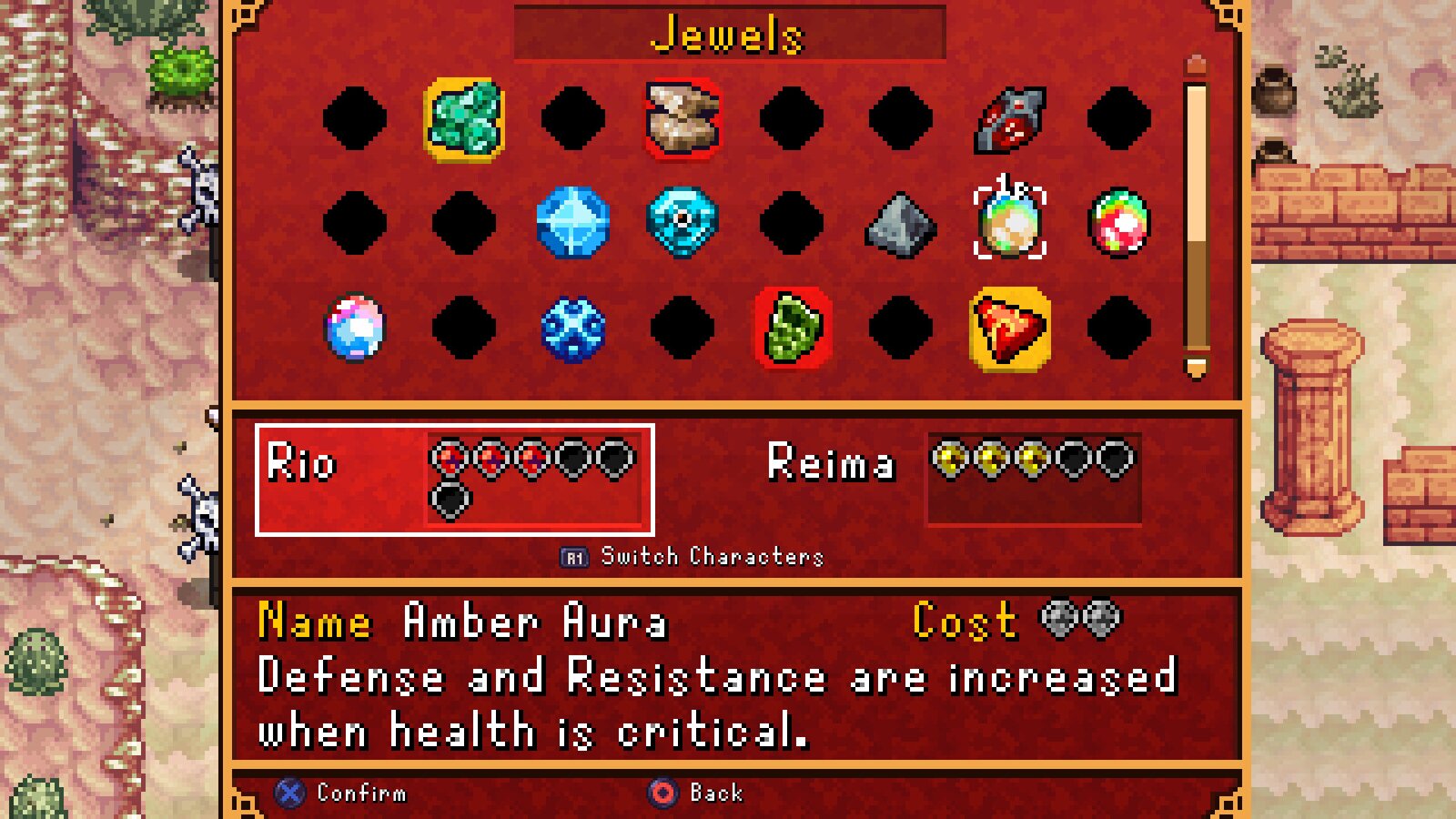Screen dimensions: 1456x819
Task: Select the pink and blue orb jewel
Action: coord(355,329)
